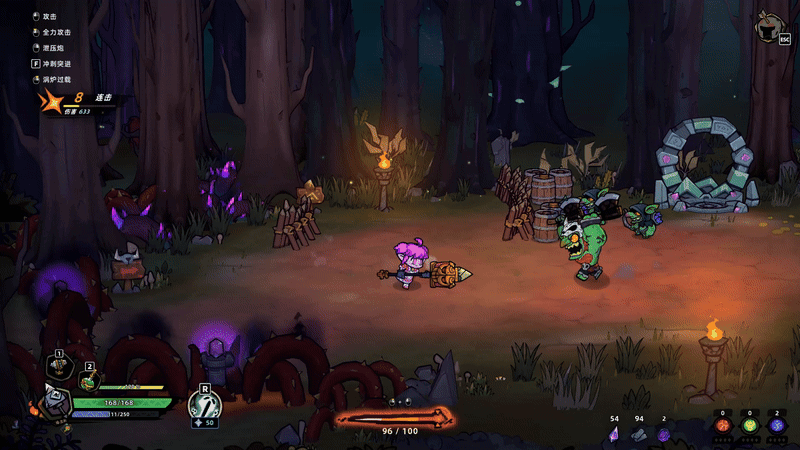
Task: Click the purple crystal shard currency icon
Action: tap(614, 433)
